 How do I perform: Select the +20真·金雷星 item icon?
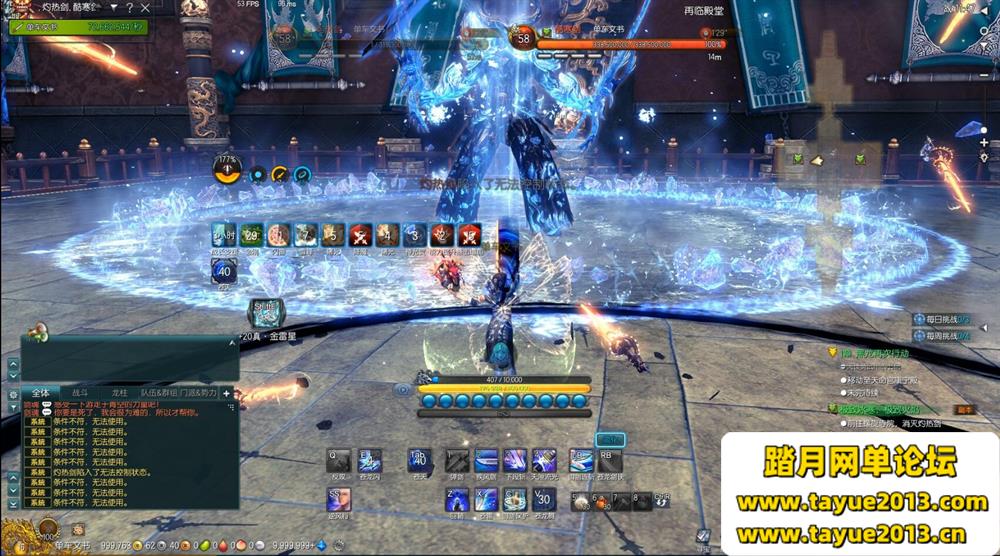265,312
